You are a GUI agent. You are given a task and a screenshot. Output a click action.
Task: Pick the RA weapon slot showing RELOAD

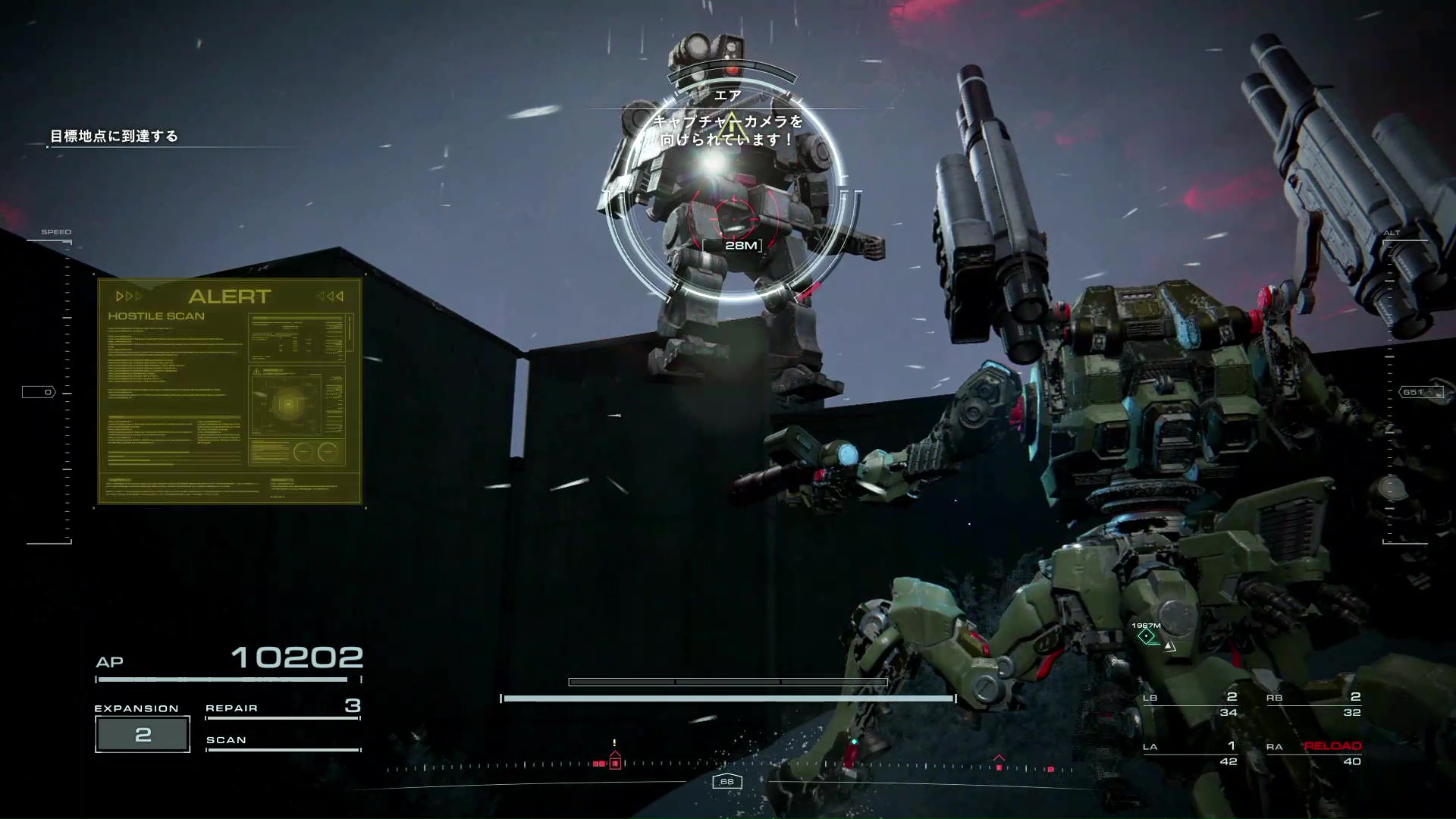[x=1314, y=754]
